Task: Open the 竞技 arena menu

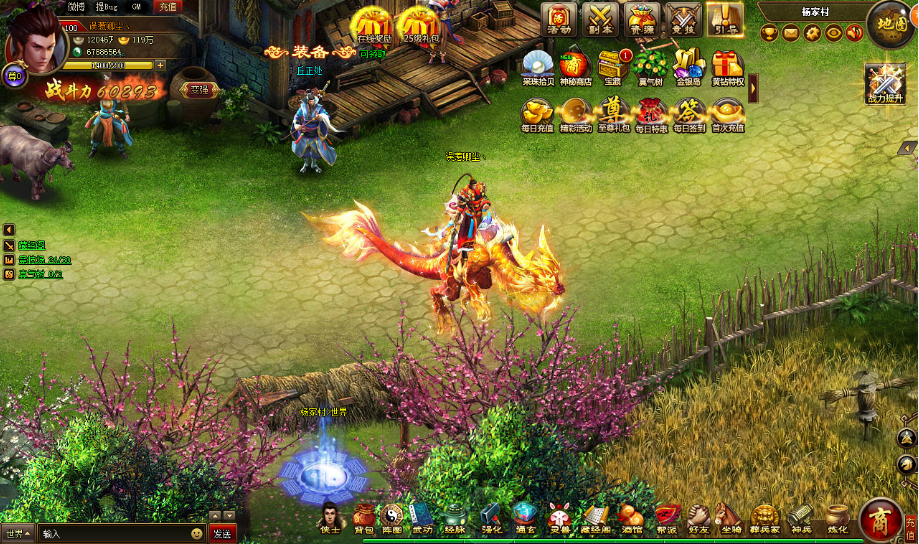Action: [x=685, y=18]
